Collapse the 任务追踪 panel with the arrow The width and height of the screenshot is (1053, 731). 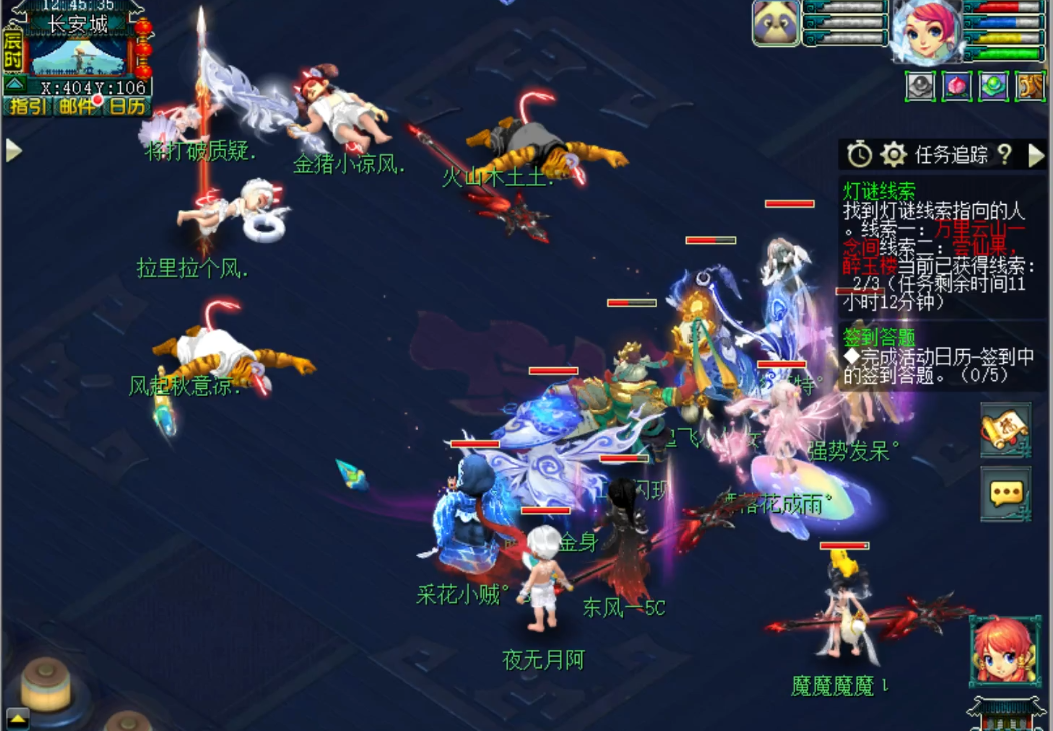[1036, 154]
